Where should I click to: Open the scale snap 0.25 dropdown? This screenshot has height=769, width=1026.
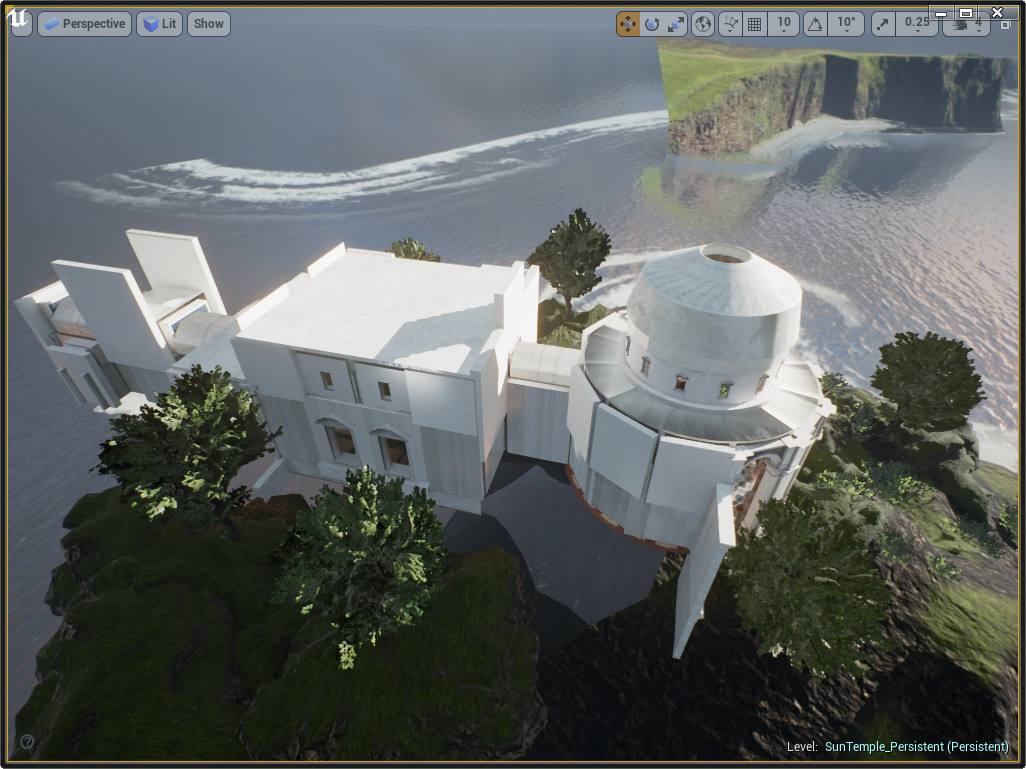(915, 24)
